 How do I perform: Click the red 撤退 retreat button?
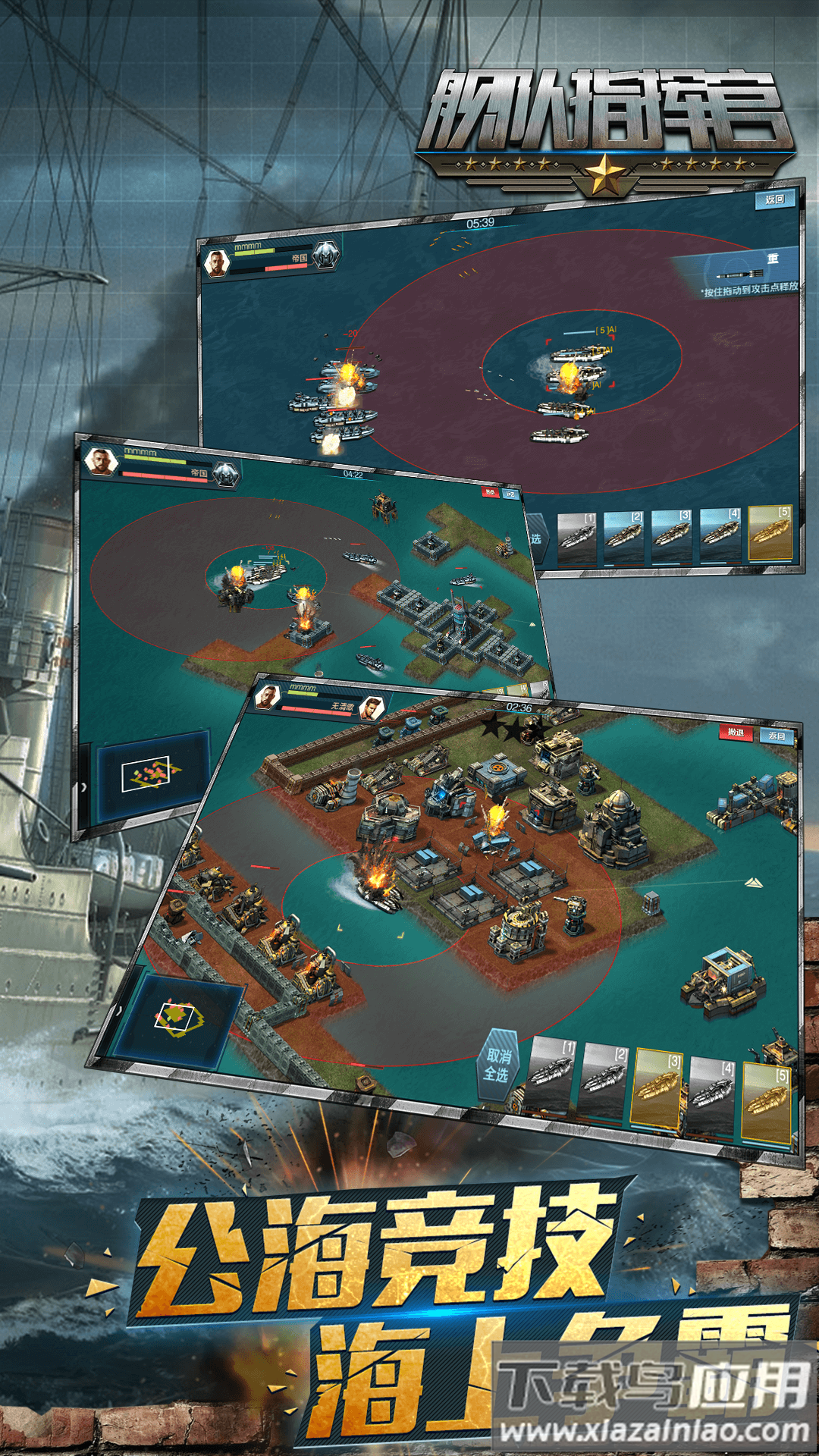(x=735, y=732)
